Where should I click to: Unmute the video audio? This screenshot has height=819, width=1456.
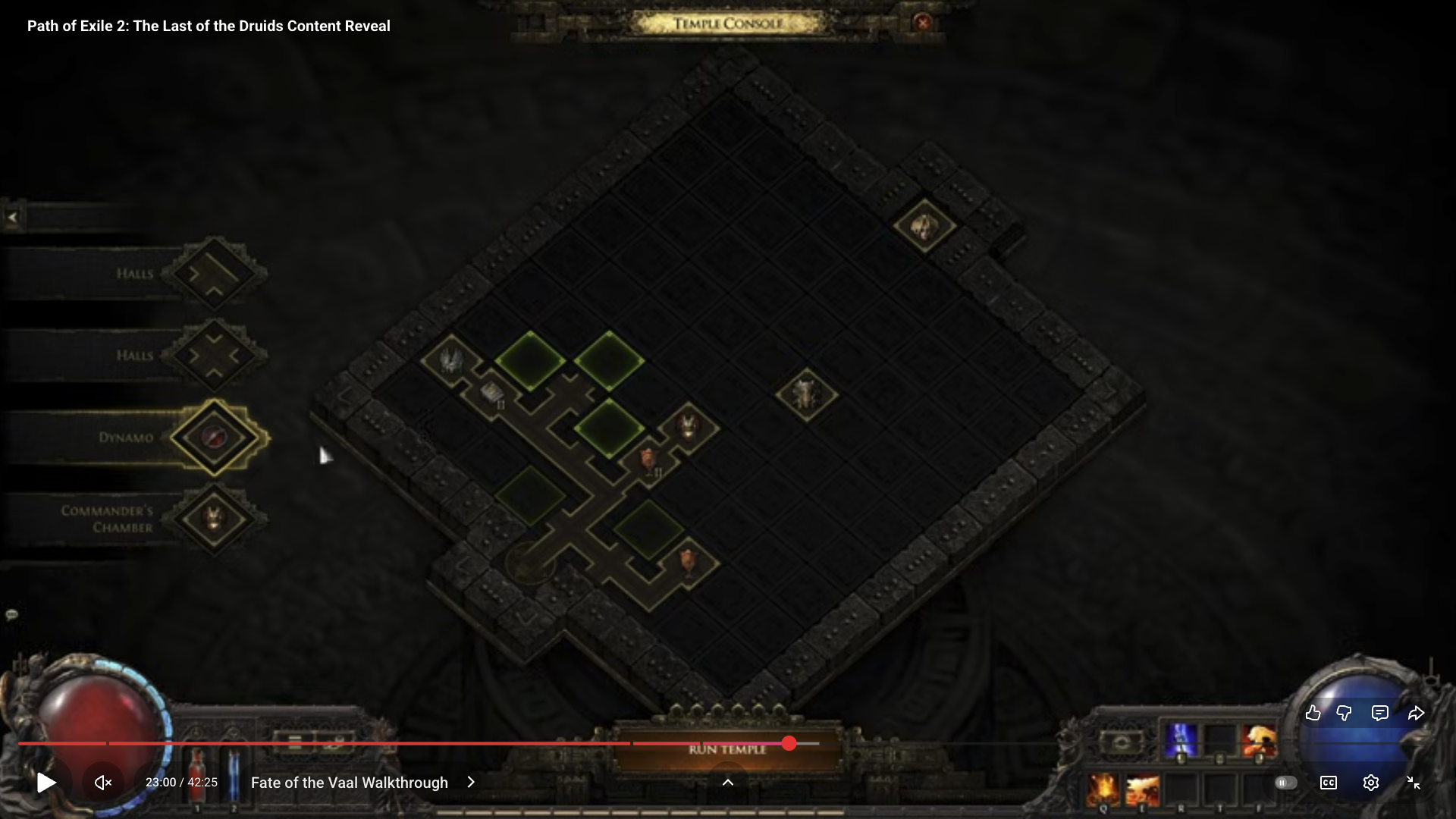103,783
